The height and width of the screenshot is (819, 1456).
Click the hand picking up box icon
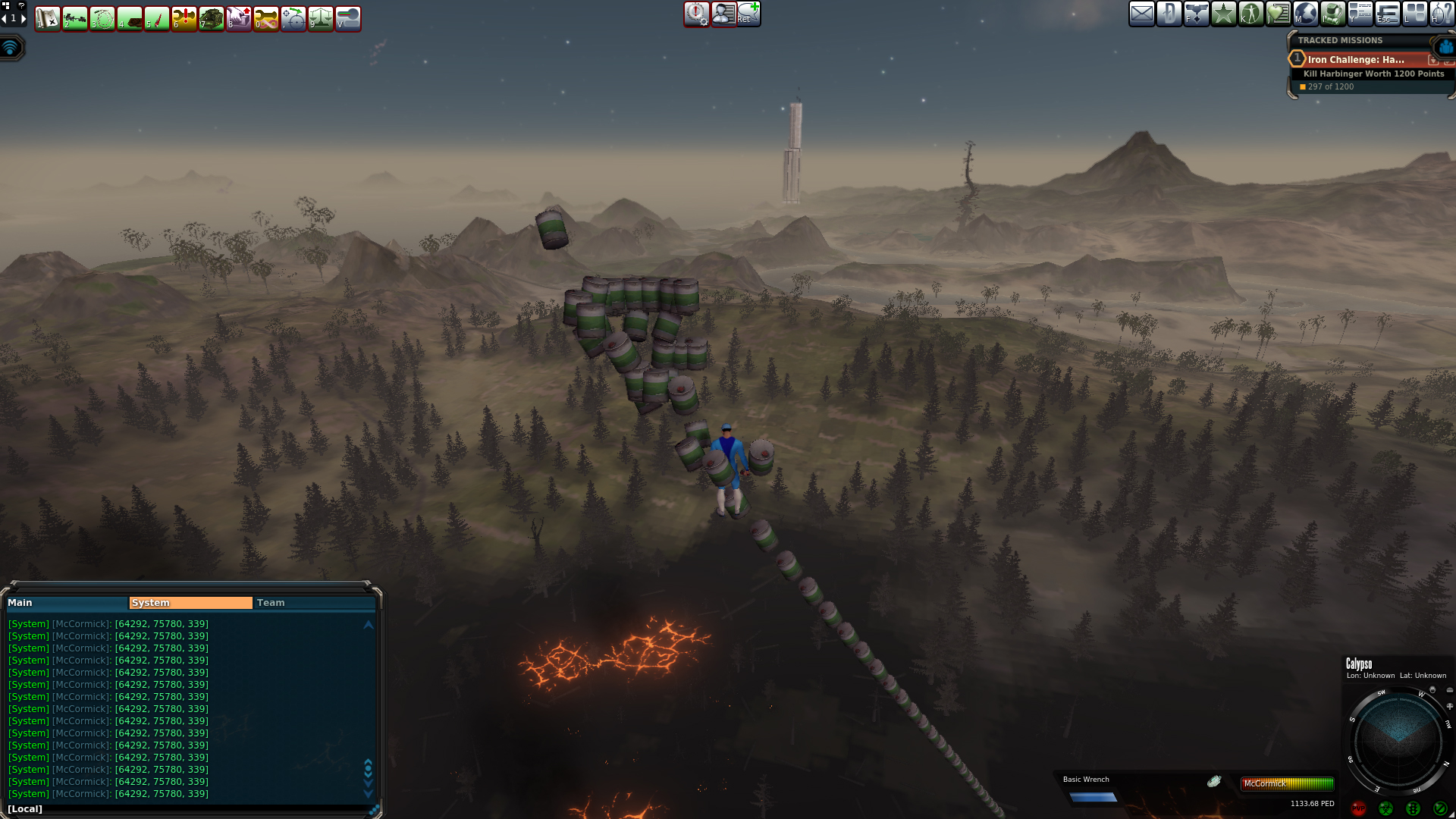(x=238, y=18)
